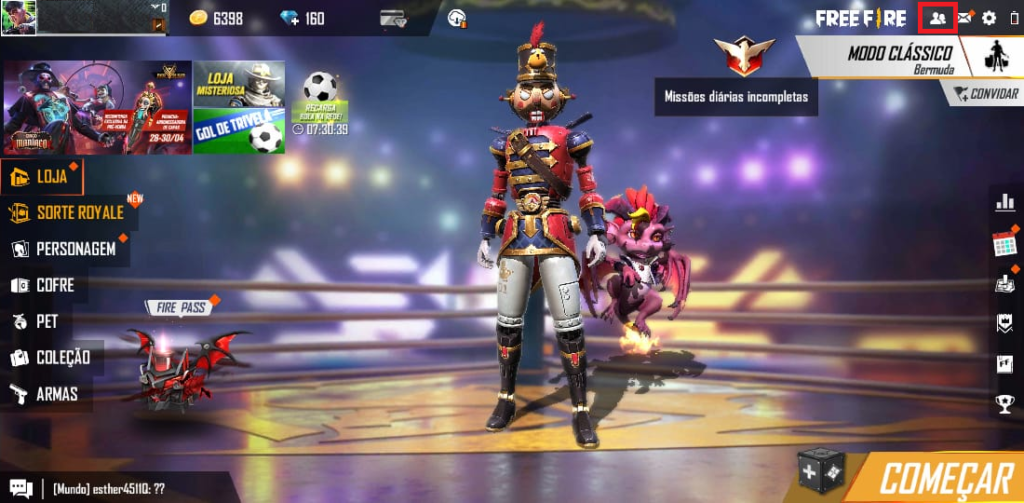Open the COLEÇÃO collection menu
This screenshot has height=503, width=1024.
click(52, 357)
